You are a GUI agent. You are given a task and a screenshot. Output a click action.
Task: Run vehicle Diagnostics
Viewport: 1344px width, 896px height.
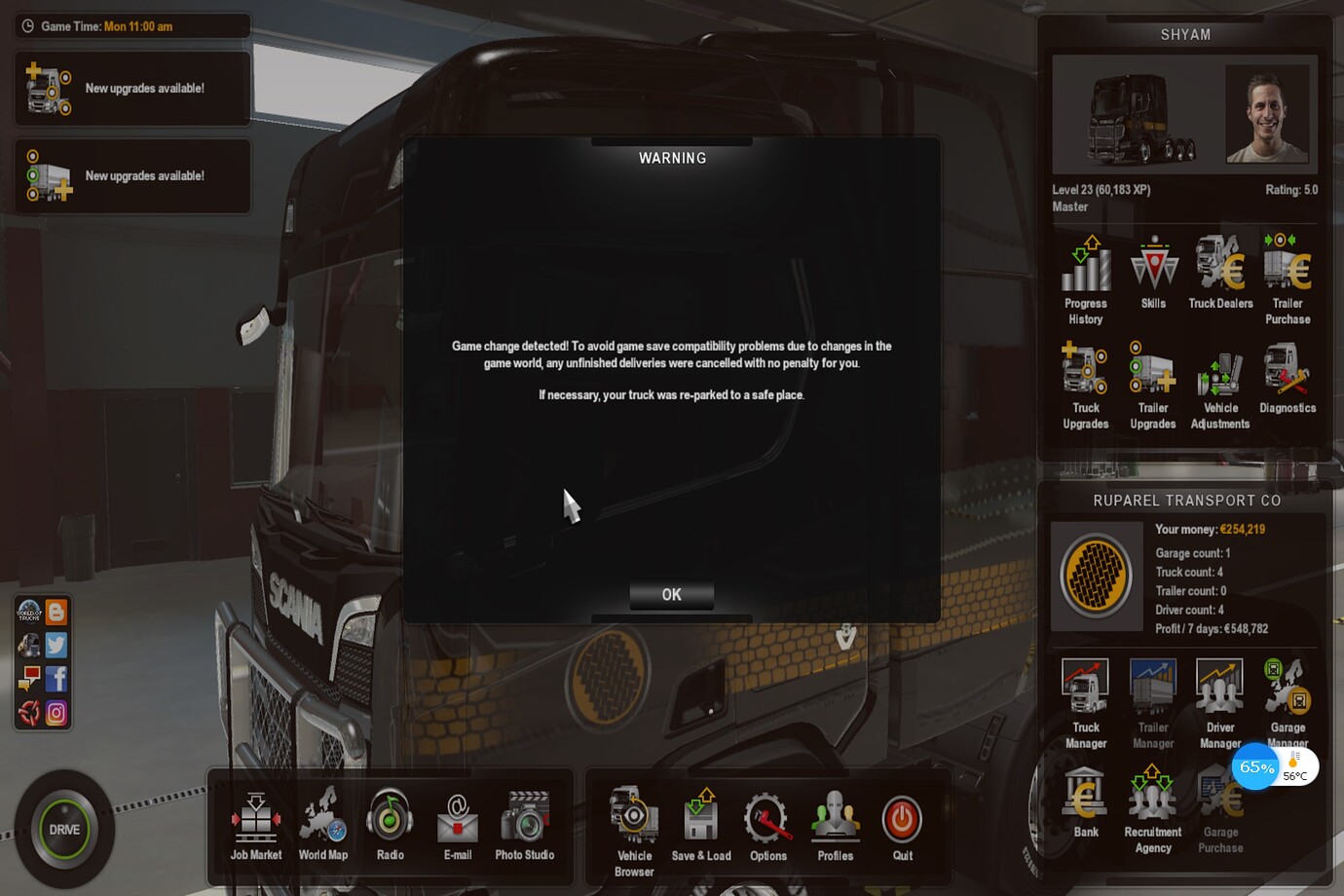[x=1288, y=378]
